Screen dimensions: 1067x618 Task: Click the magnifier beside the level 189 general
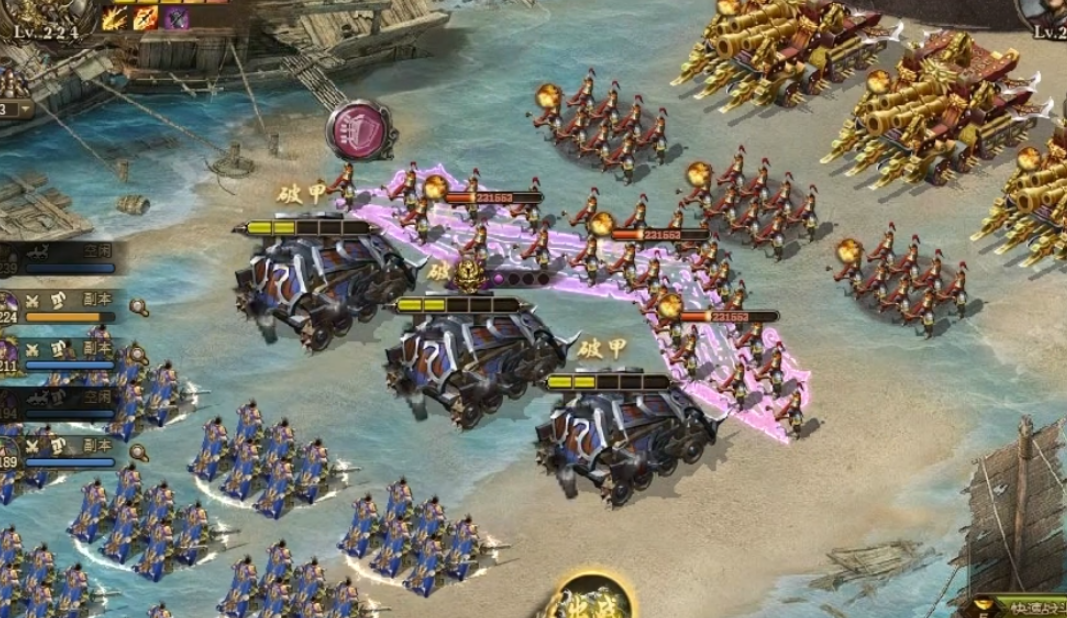pos(139,451)
